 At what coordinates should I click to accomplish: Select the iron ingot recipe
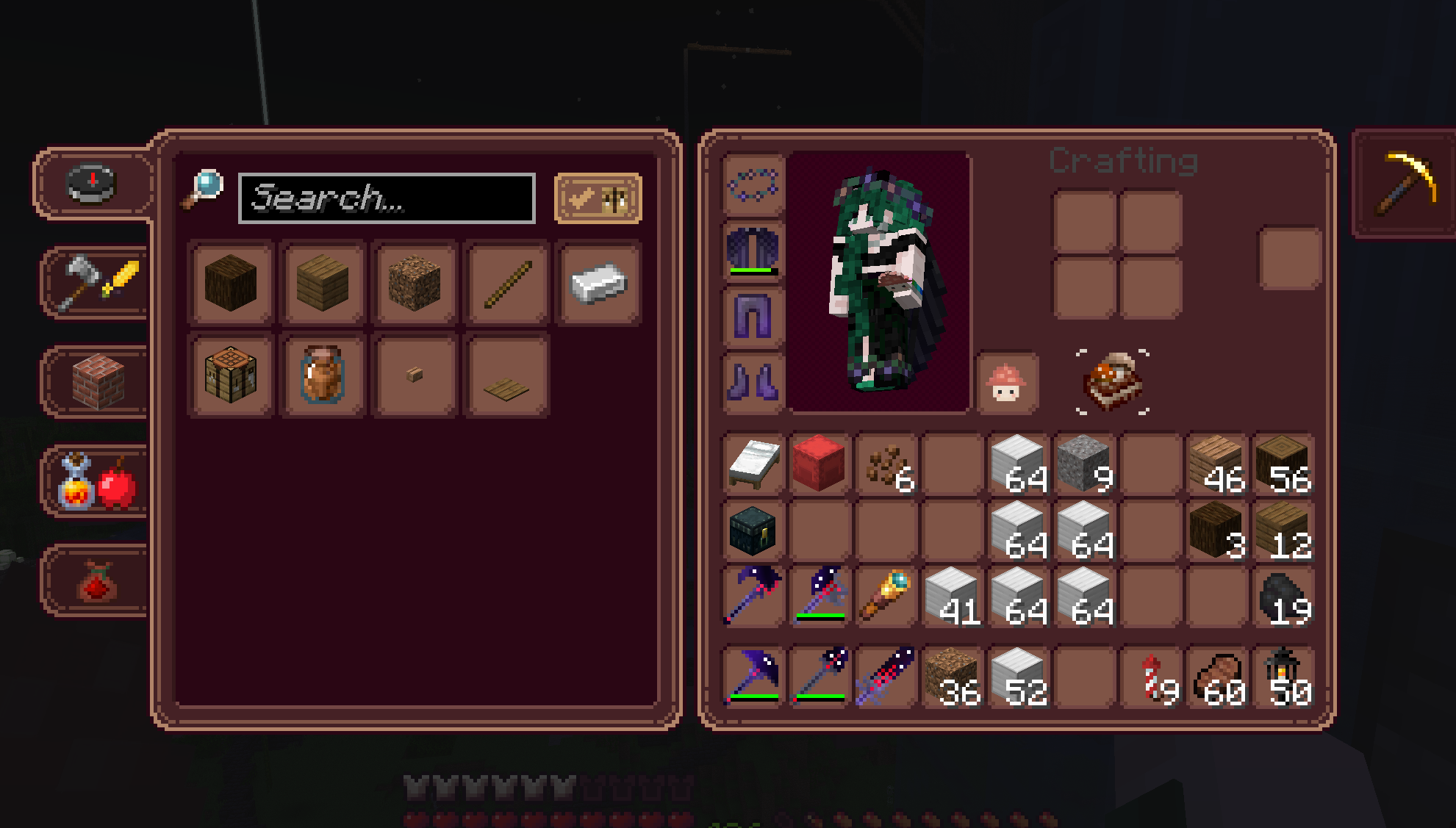(598, 284)
